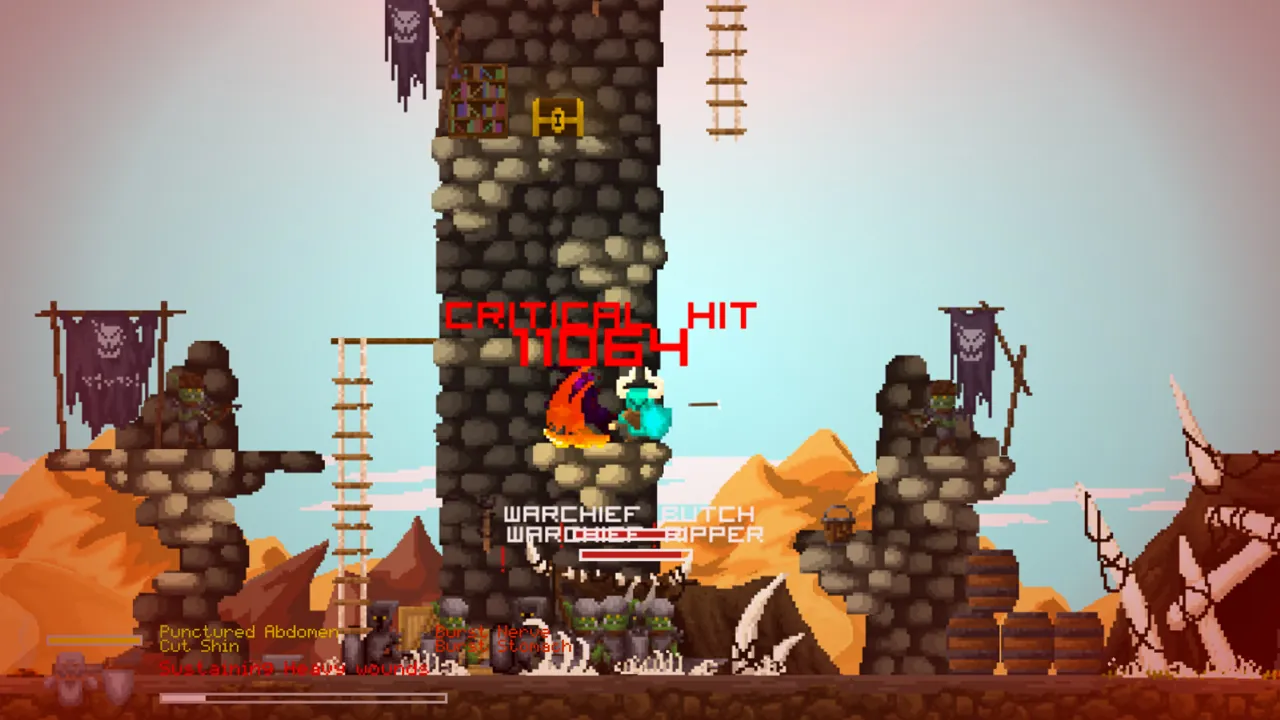The width and height of the screenshot is (1280, 720).
Task: Click the player character in orange cape
Action: (575, 410)
